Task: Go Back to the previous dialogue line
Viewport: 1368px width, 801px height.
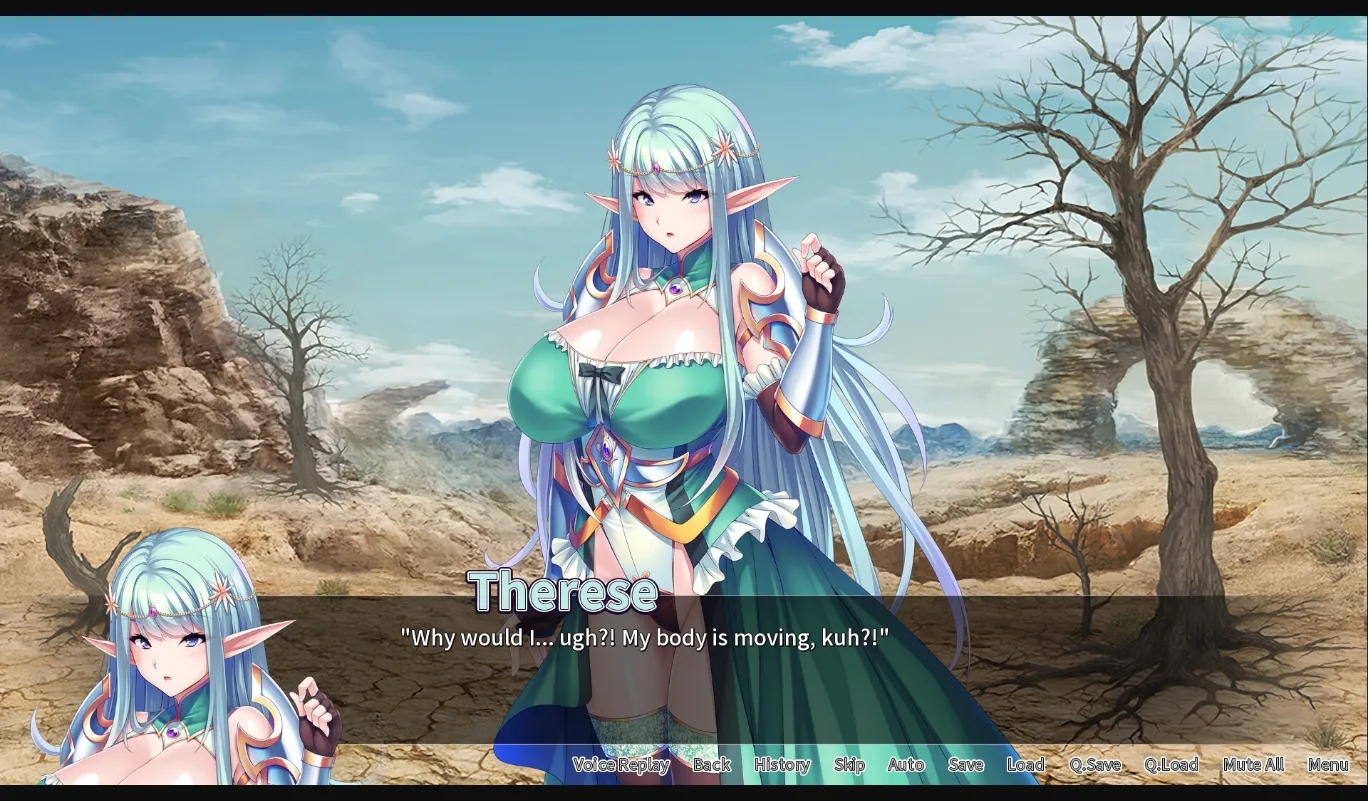Action: pyautogui.click(x=710, y=765)
